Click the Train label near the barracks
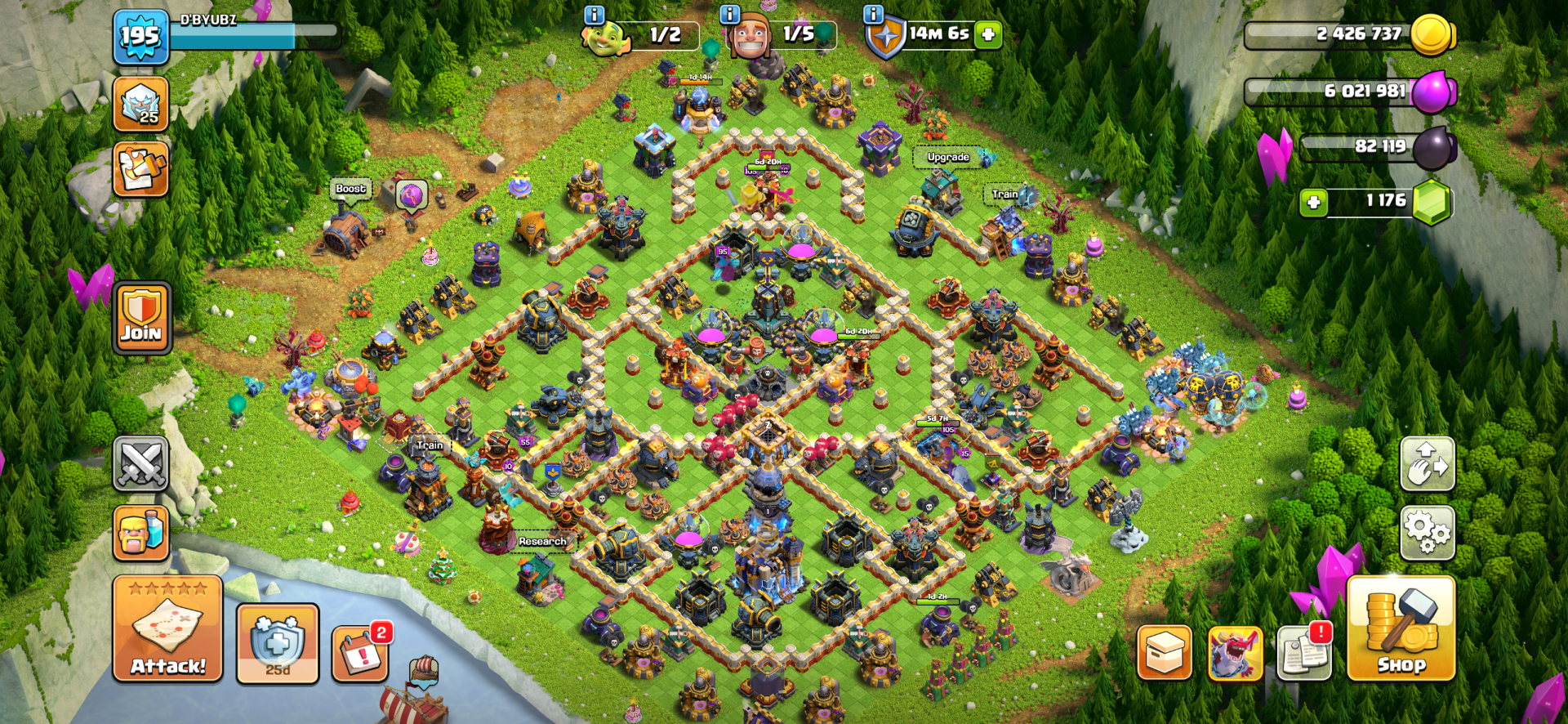 (x=429, y=445)
